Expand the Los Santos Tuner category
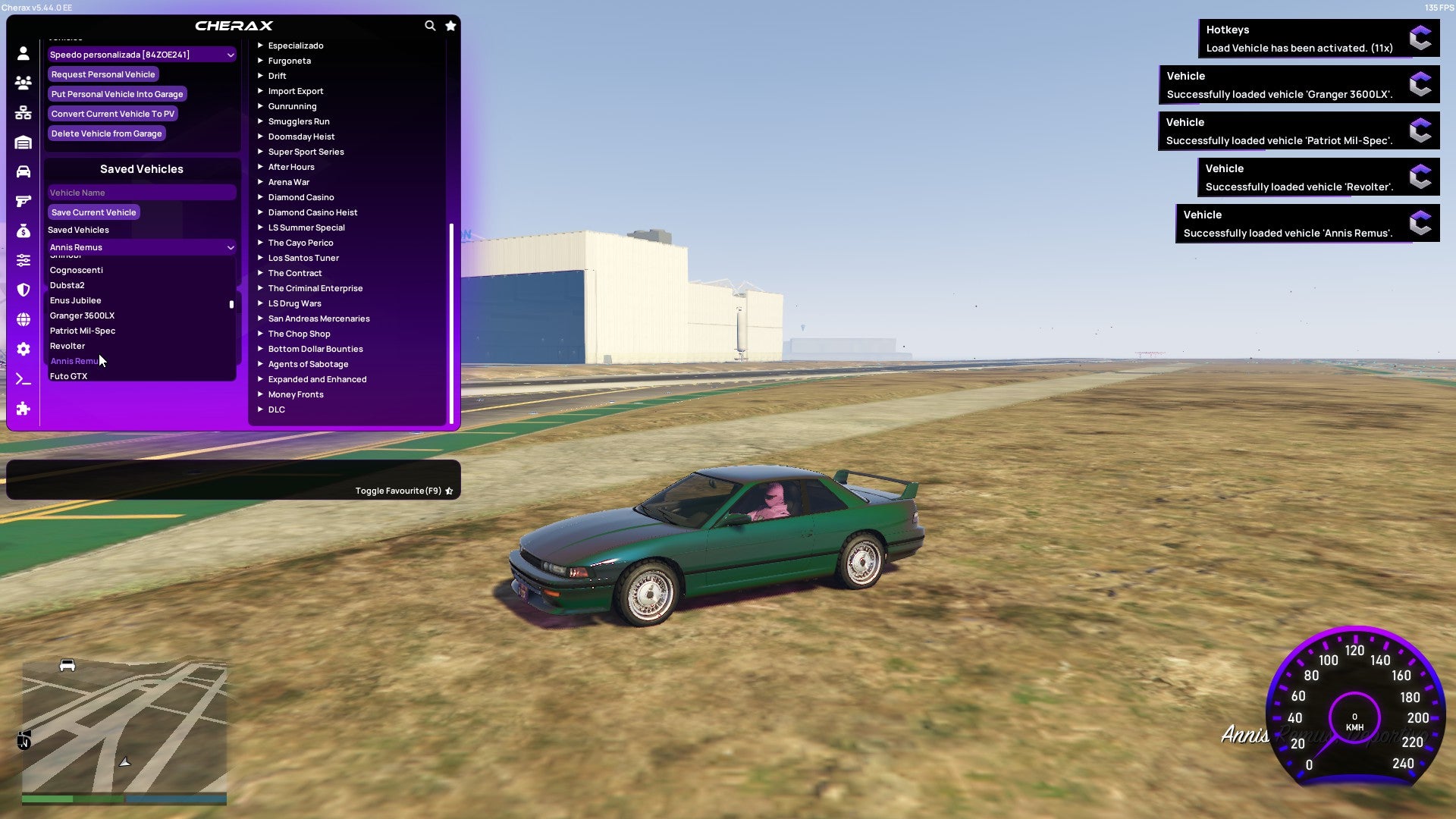 click(x=303, y=258)
